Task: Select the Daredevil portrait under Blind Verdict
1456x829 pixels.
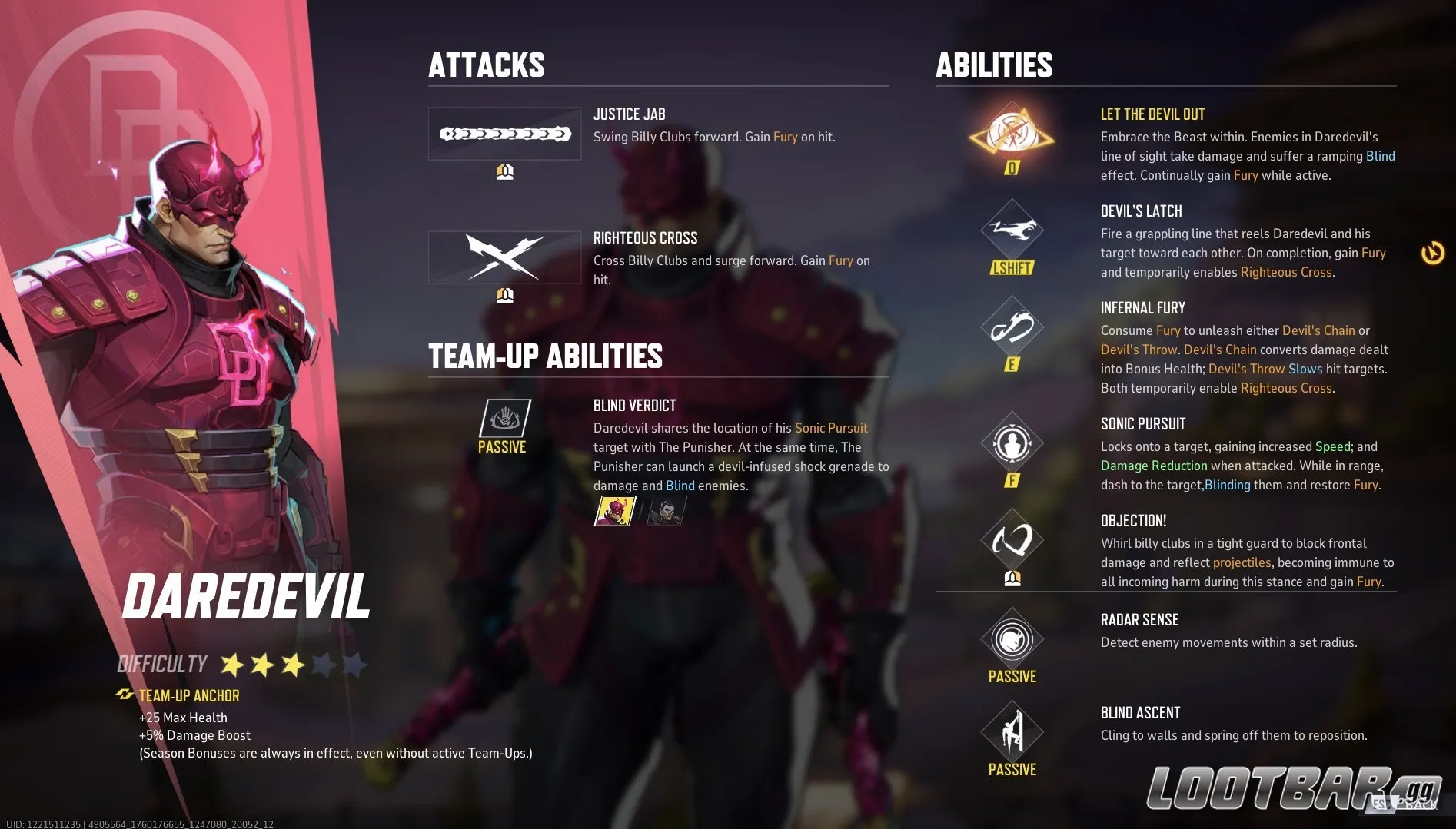Action: point(613,511)
